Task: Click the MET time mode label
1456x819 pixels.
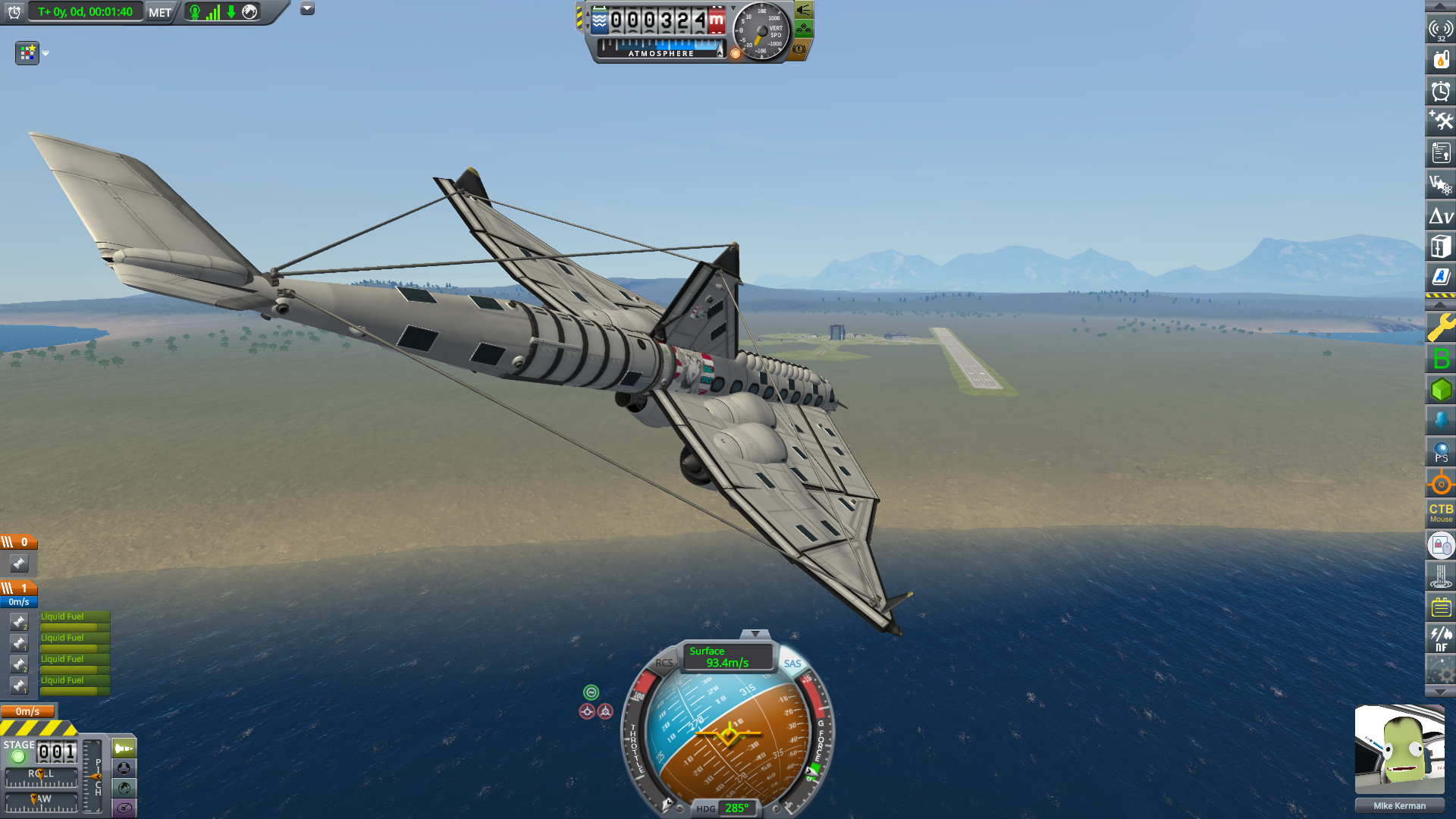Action: [x=160, y=12]
